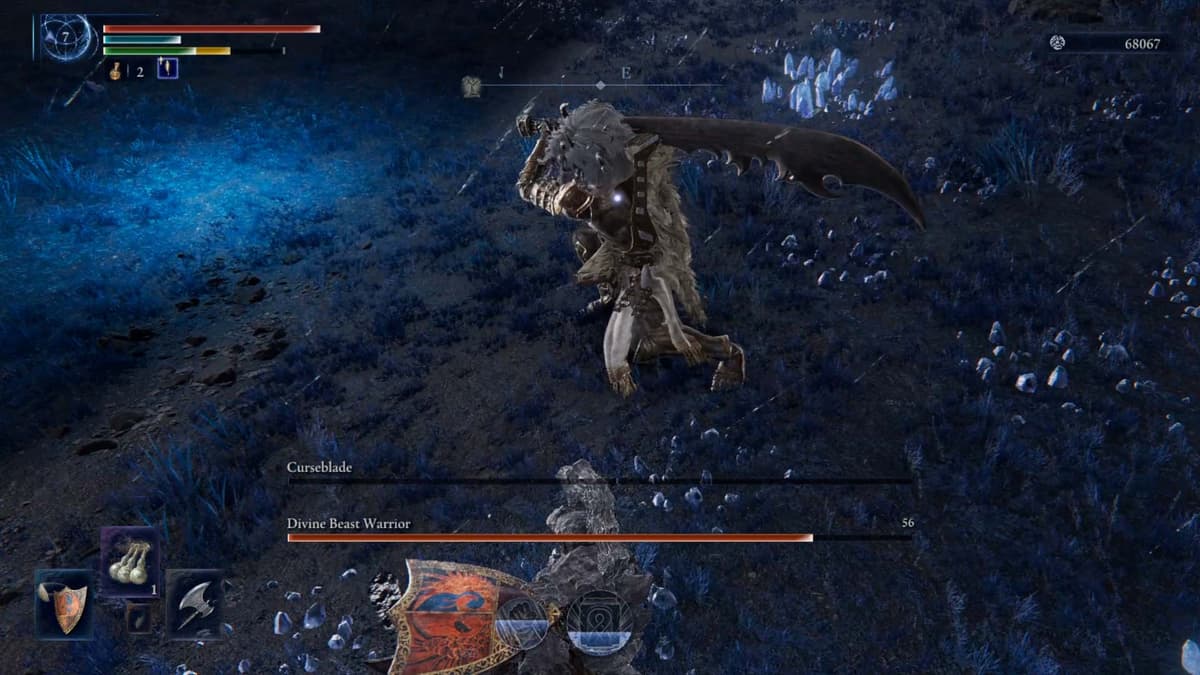The width and height of the screenshot is (1200, 675).
Task: Select the flask of crimson tears icon
Action: [116, 71]
